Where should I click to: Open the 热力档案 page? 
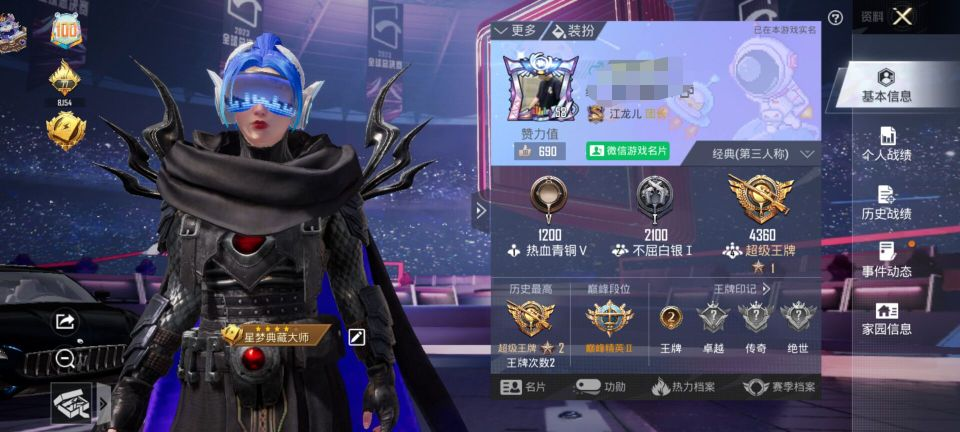684,387
